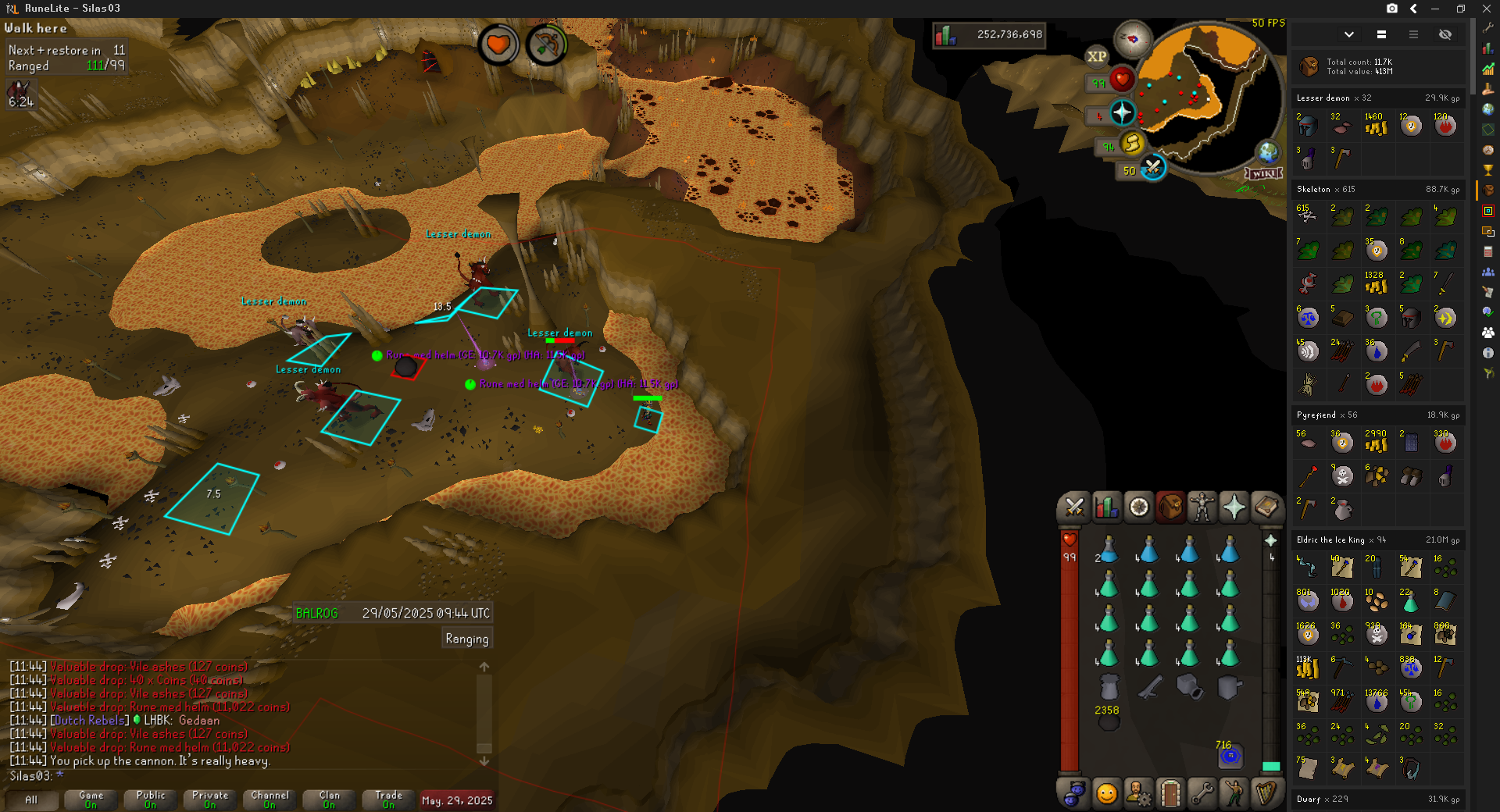This screenshot has height=812, width=1500.
Task: Use the special attack orb
Action: point(1152,167)
